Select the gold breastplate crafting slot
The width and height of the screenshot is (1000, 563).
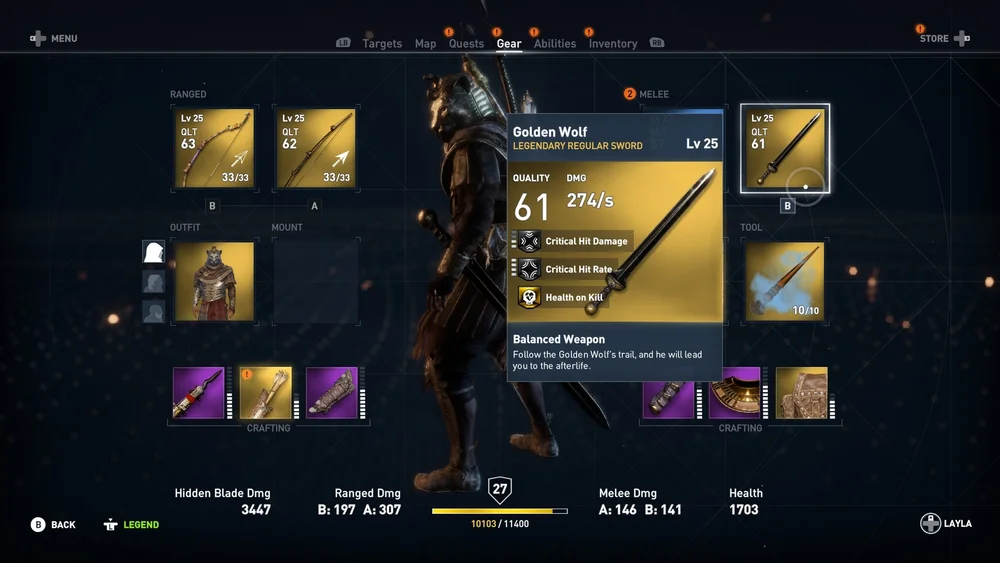pos(802,393)
